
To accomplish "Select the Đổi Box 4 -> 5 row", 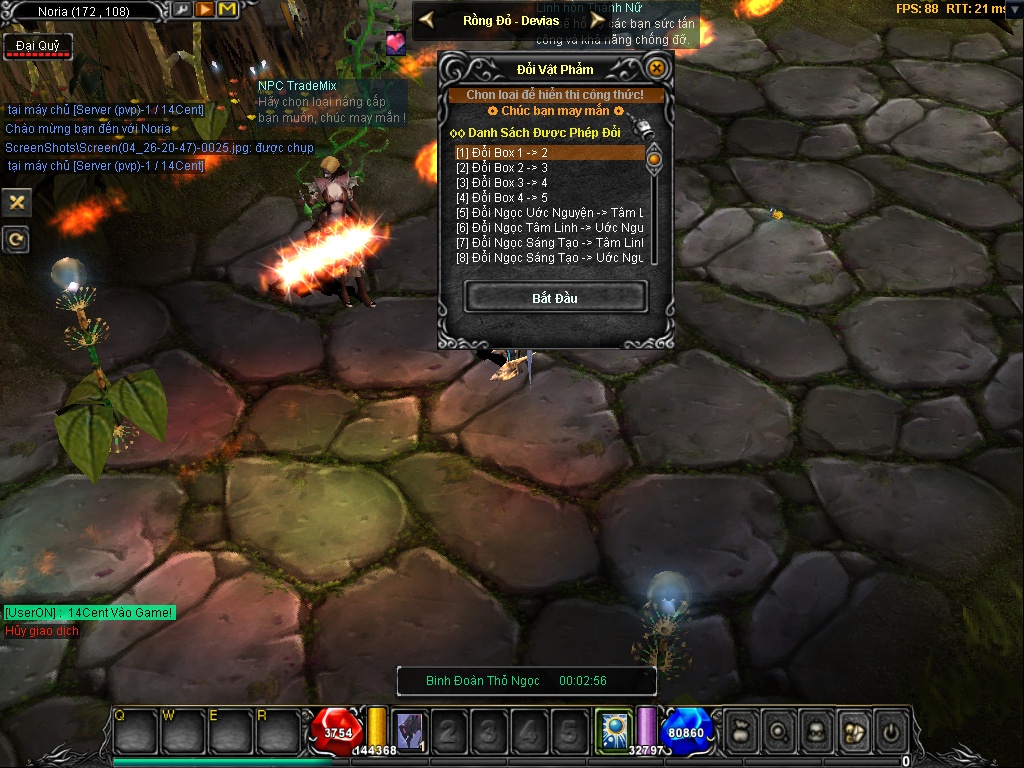I will click(x=548, y=198).
